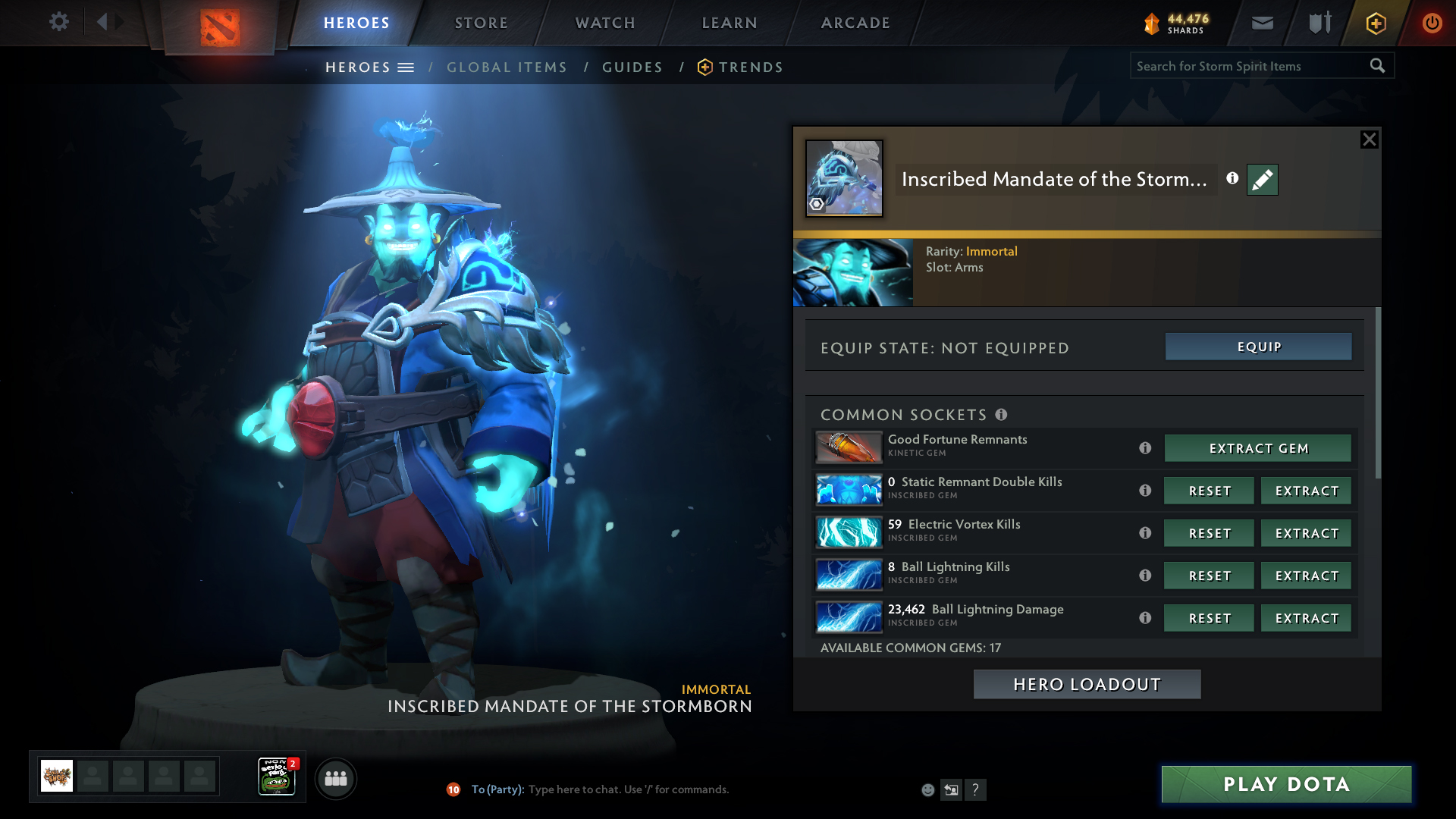Image resolution: width=1456 pixels, height=819 pixels.
Task: Switch to the Store tab
Action: pos(482,23)
